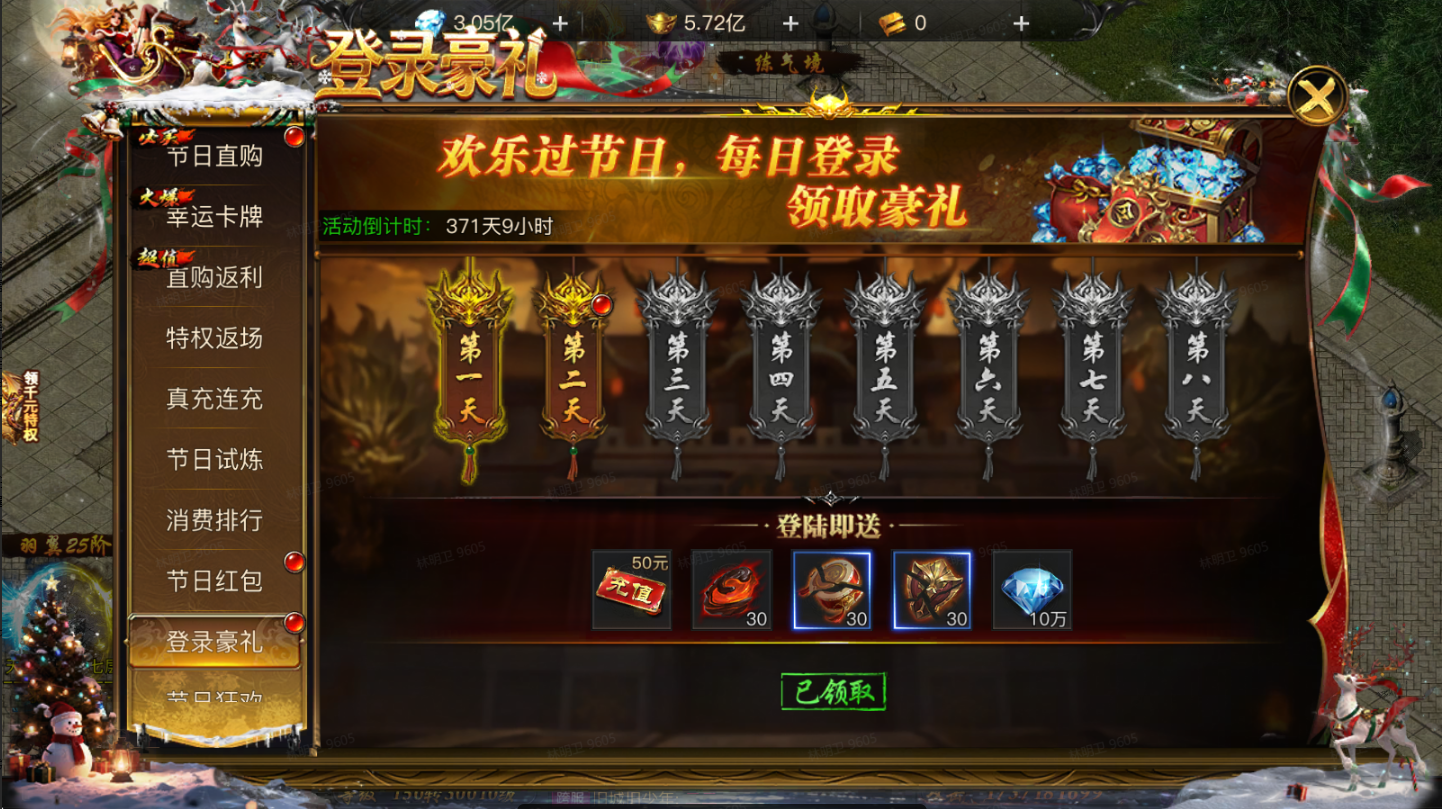This screenshot has width=1442, height=809.
Task: Inspect the 10万 blue diamond reward
Action: [x=1032, y=590]
